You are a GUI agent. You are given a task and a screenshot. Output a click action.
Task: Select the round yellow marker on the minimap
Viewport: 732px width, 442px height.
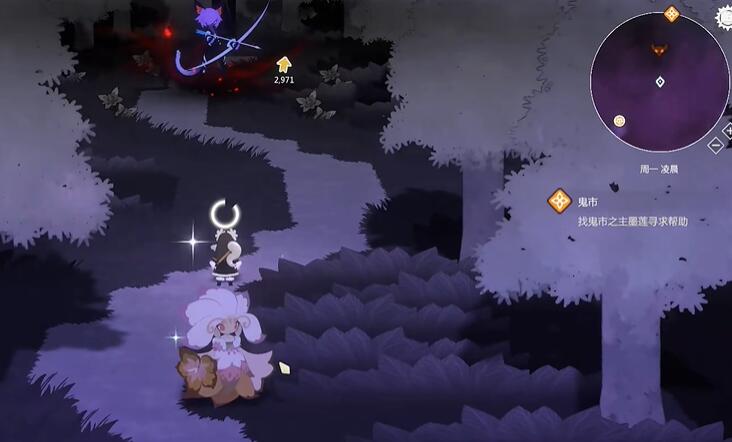point(619,121)
